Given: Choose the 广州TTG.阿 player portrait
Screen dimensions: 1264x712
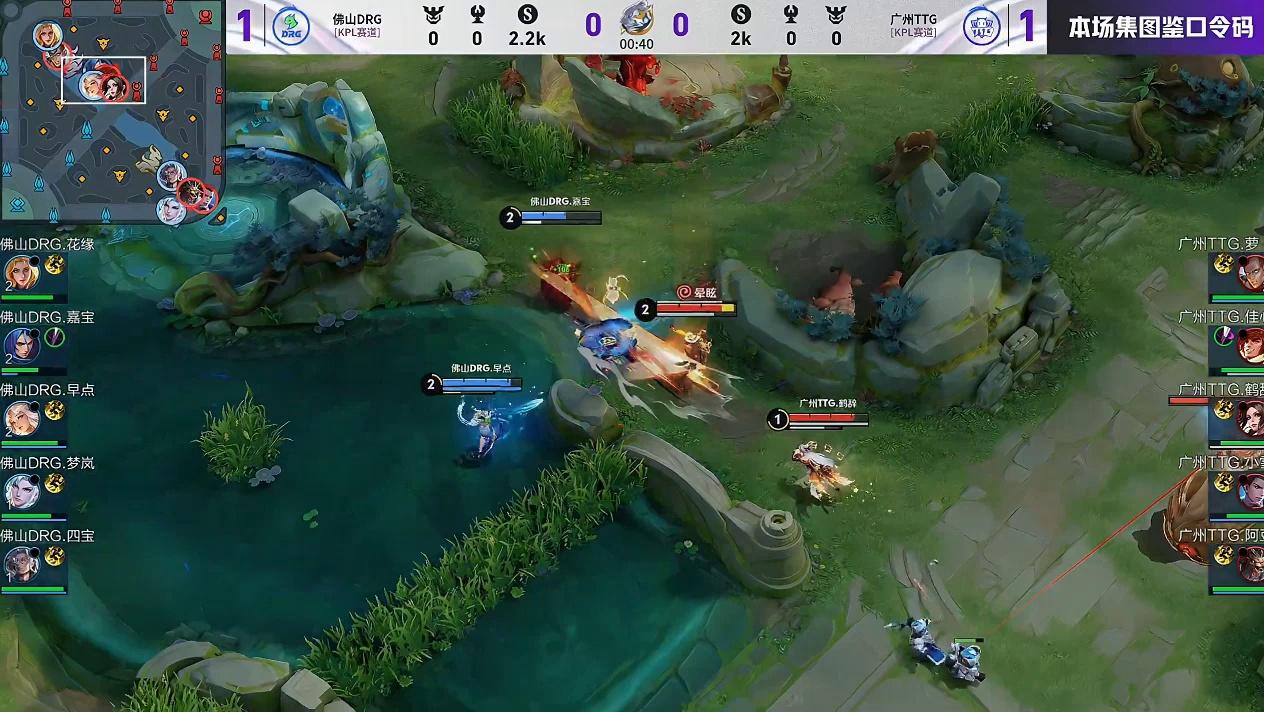Looking at the screenshot, I should click(x=1250, y=564).
